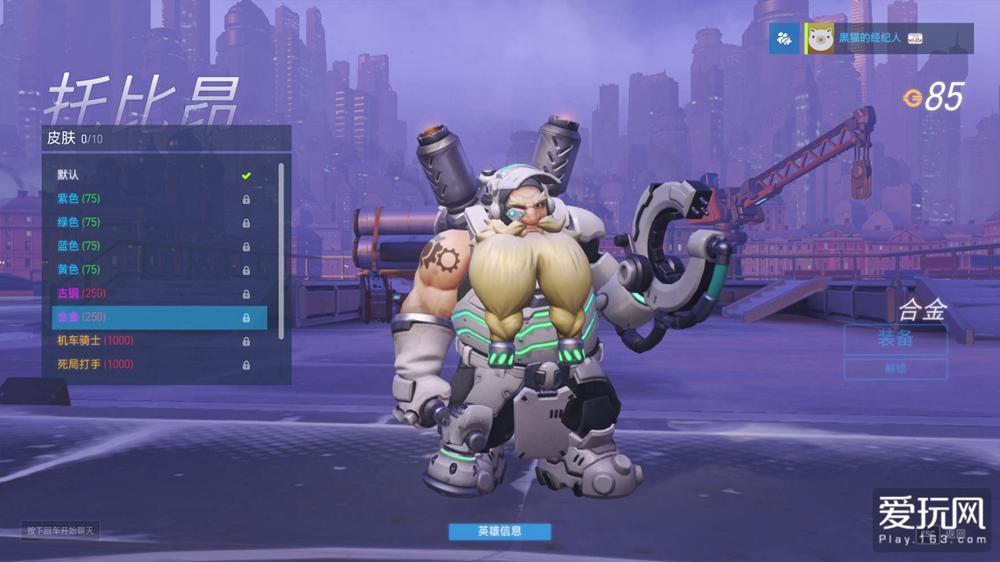Open the 黑猫的经纪人 player profile
The image size is (1000, 562).
(x=869, y=38)
